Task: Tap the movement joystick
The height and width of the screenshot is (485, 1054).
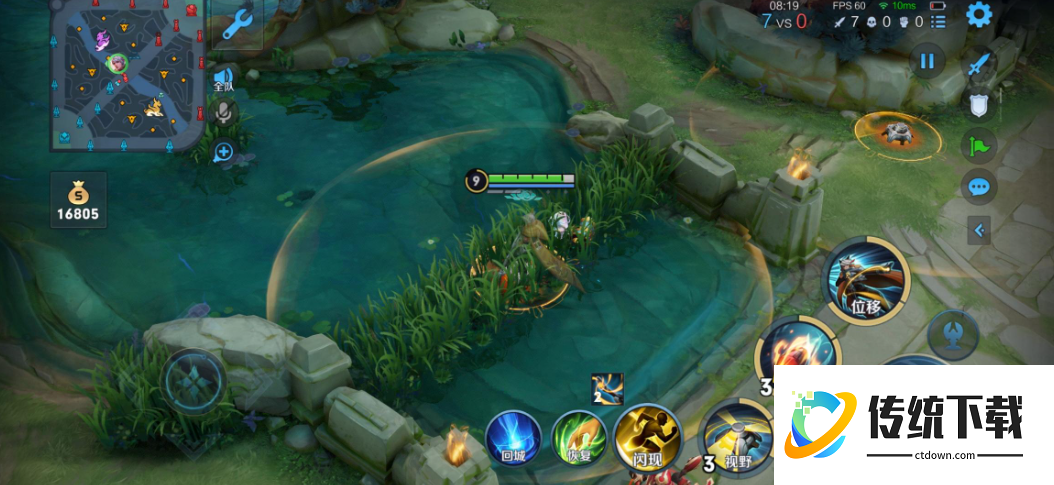Action: (193, 382)
